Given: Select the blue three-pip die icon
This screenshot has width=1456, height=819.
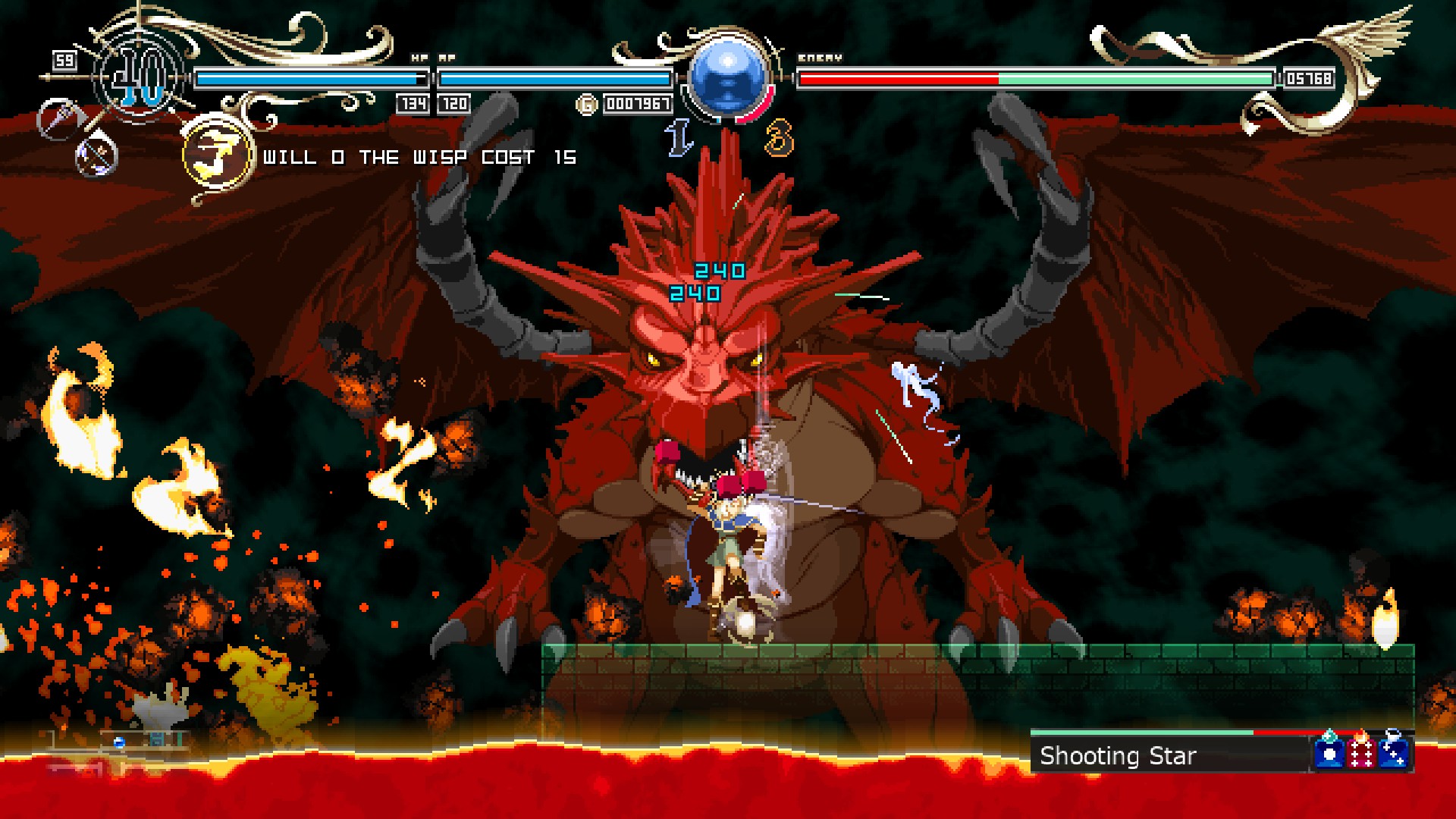Looking at the screenshot, I should pos(1394,752).
